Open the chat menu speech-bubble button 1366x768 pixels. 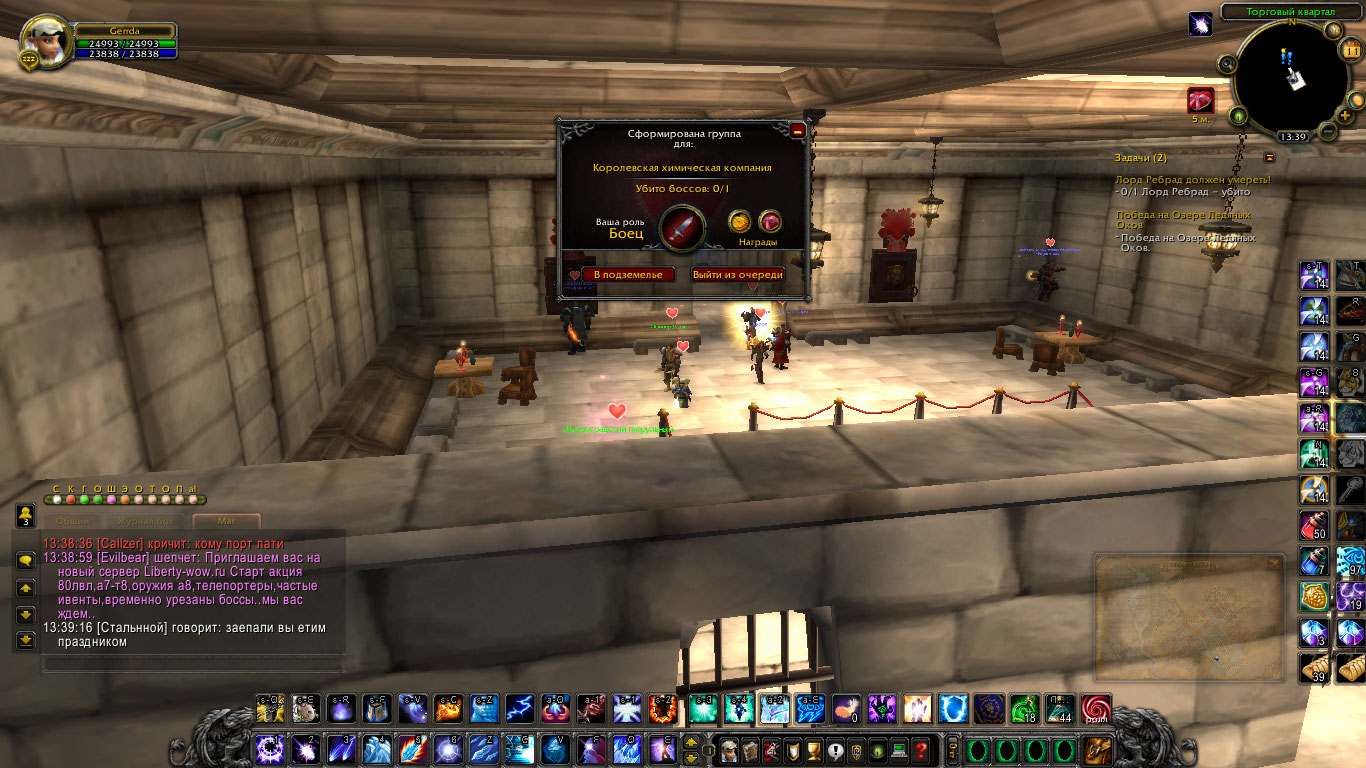point(25,561)
